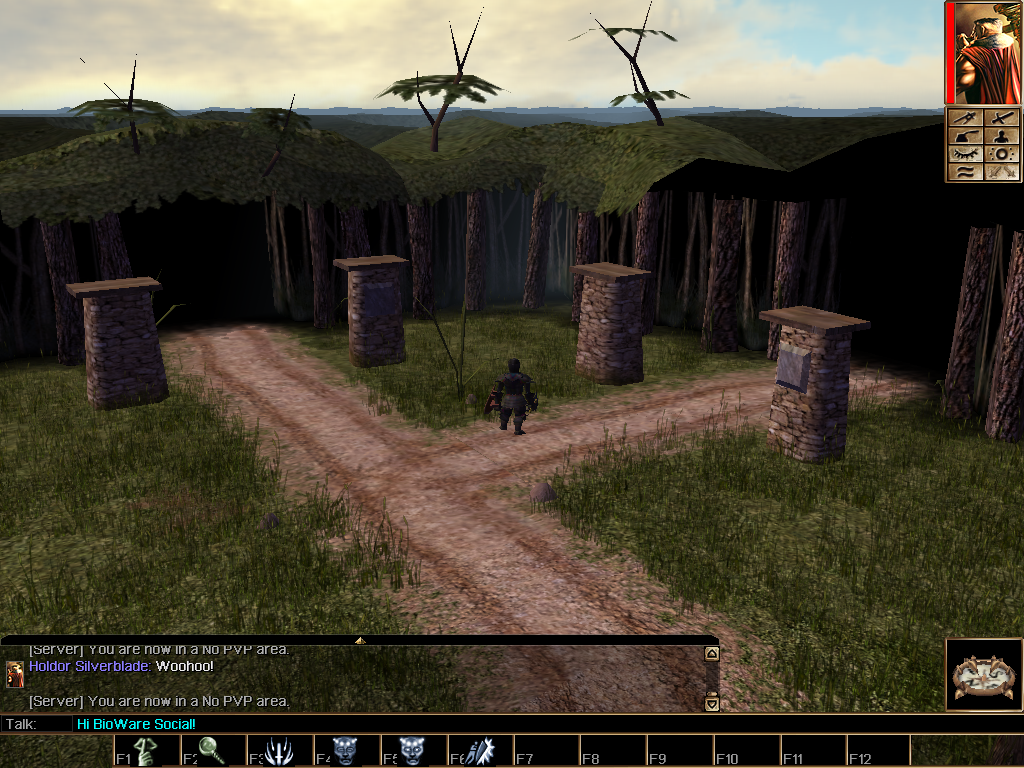Screen dimensions: 1024x768
Task: Select the crossbow icon in the action panel
Action: point(966,118)
